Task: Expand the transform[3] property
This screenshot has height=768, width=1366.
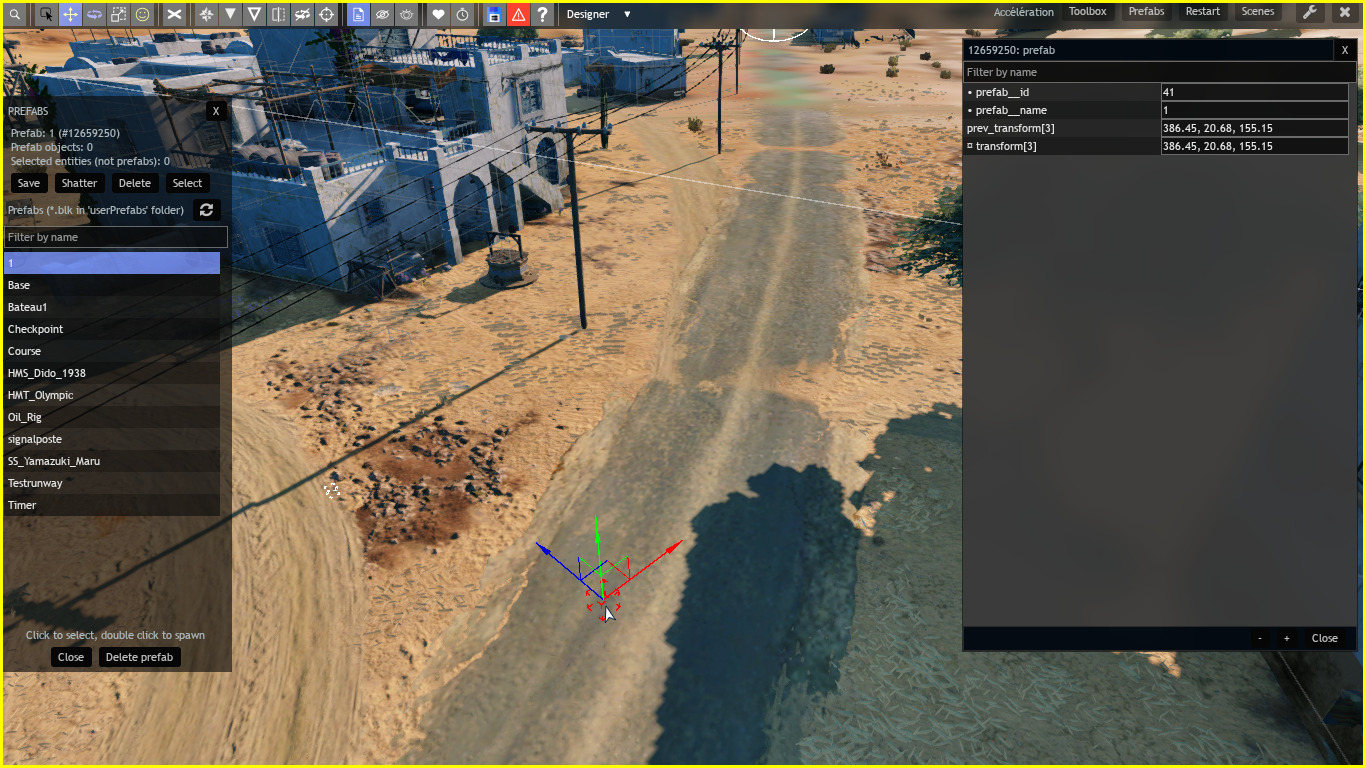Action: tap(968, 146)
